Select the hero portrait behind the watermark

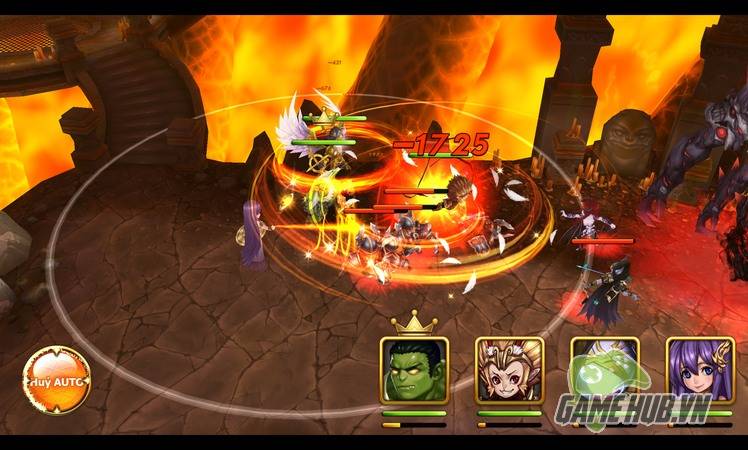[605, 370]
